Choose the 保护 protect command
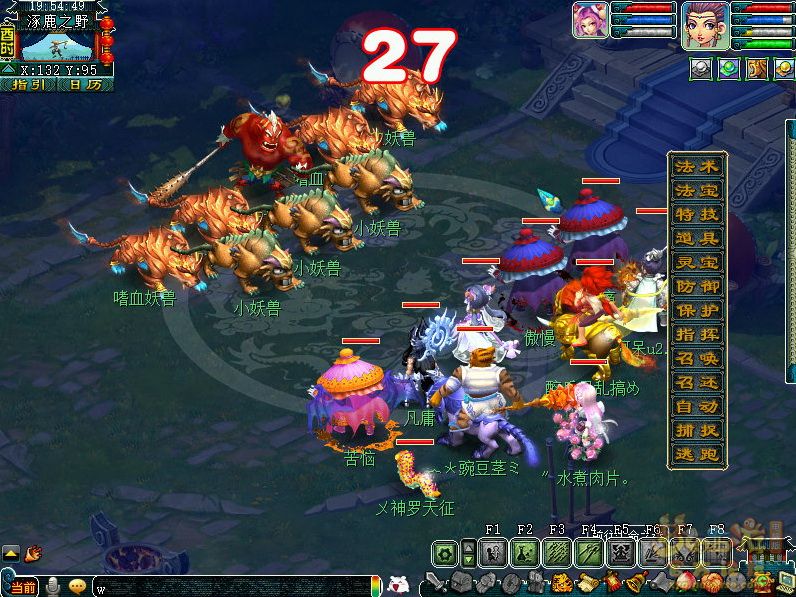 [697, 310]
